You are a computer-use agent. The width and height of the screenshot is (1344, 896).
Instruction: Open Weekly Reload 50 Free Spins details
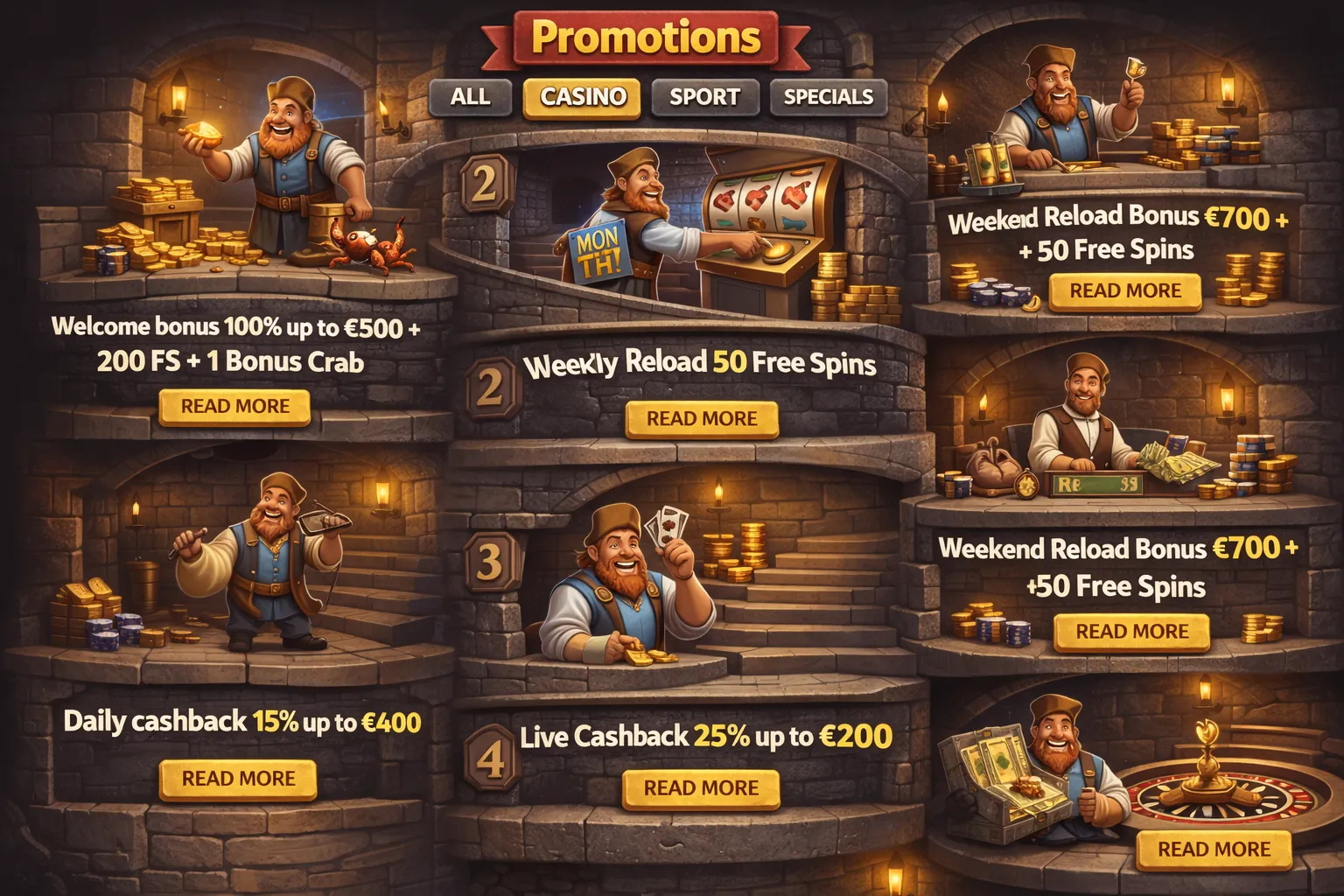(x=700, y=418)
